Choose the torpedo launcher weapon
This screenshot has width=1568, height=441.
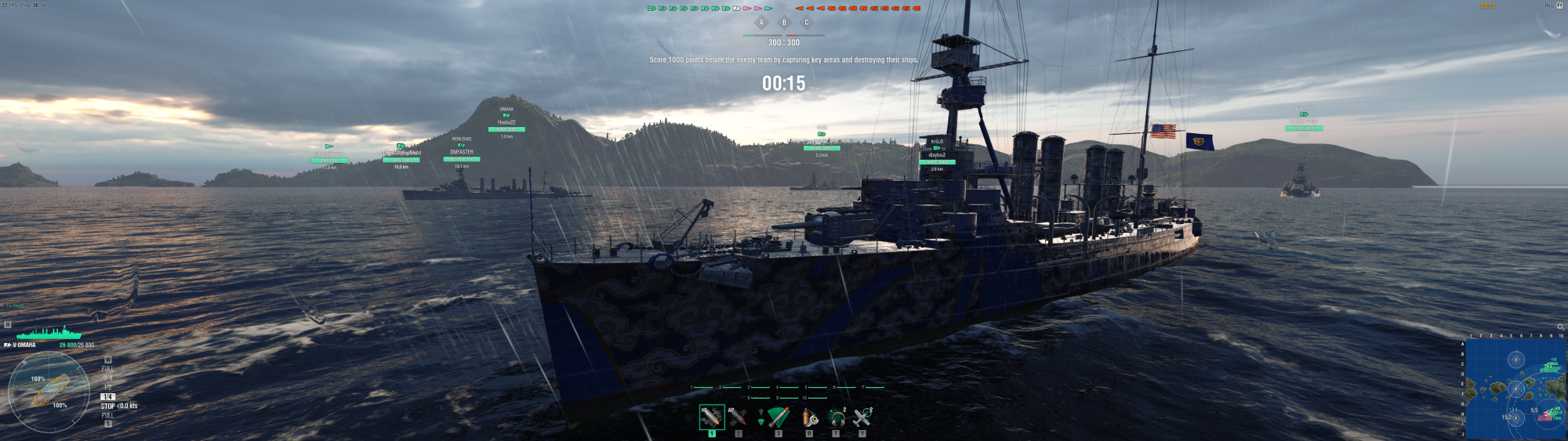click(778, 416)
